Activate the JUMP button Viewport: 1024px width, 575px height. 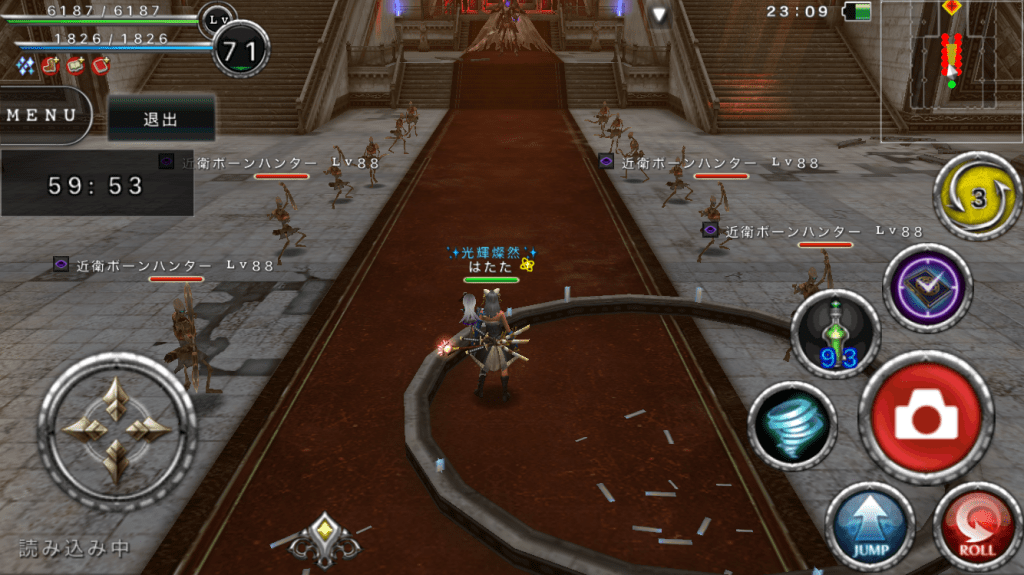[869, 525]
